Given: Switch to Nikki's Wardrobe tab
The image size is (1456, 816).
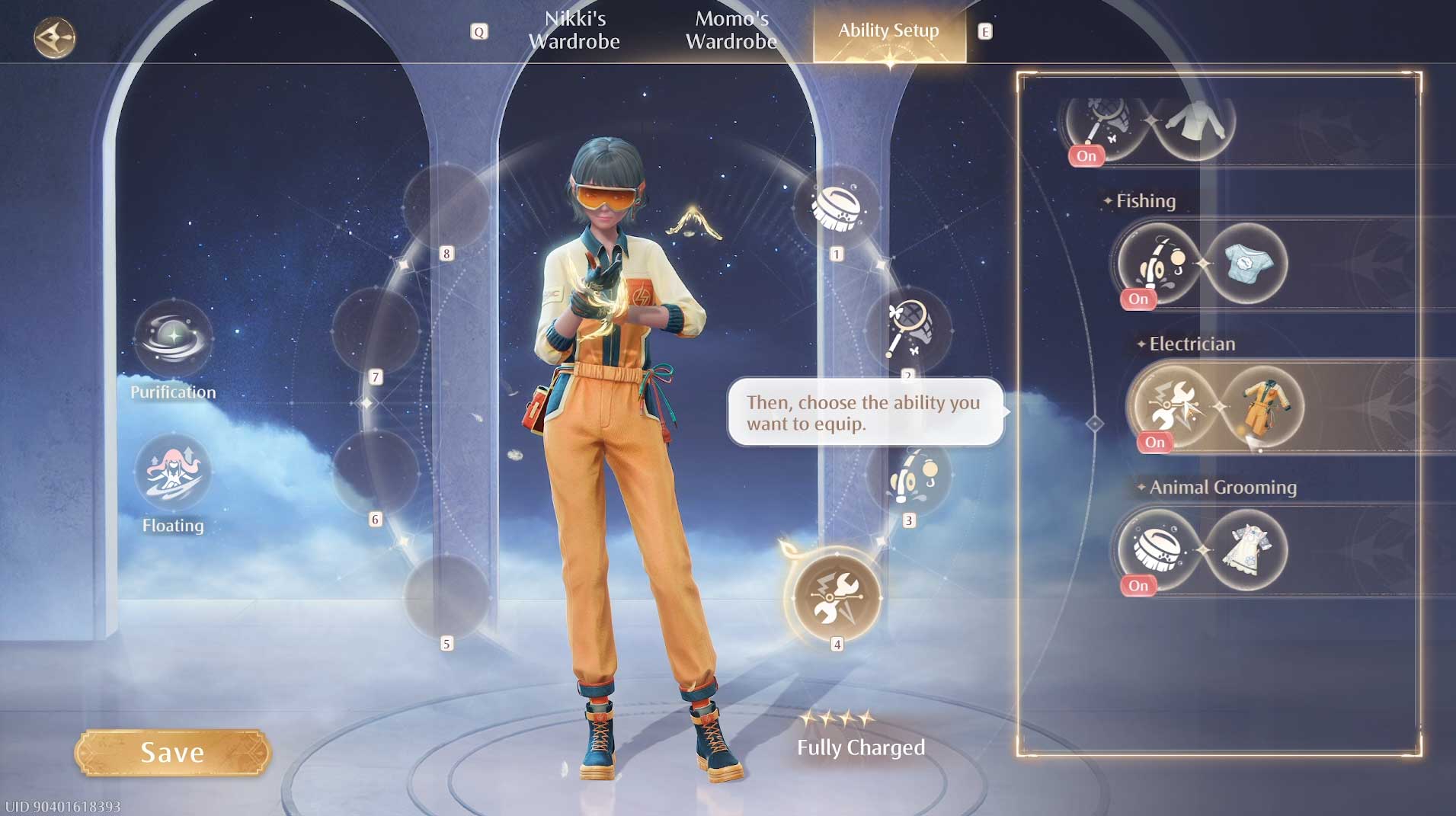Looking at the screenshot, I should point(574,30).
